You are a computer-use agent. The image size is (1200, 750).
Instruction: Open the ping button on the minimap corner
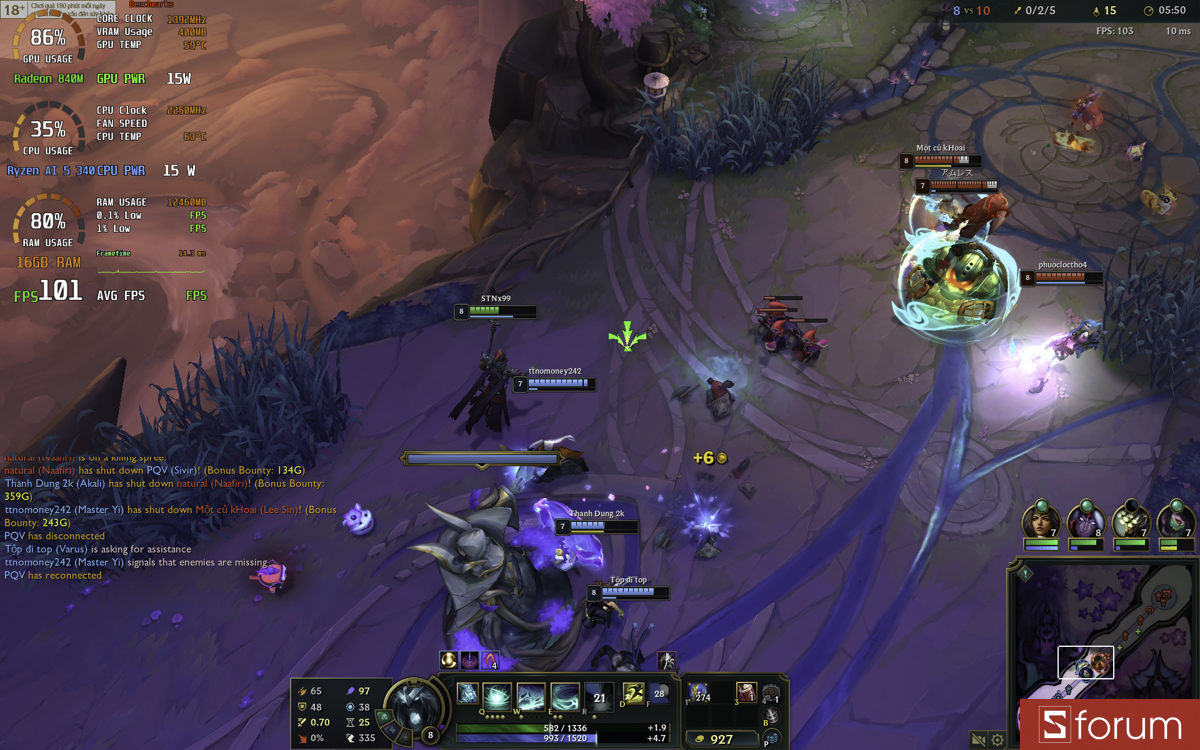(x=1025, y=574)
